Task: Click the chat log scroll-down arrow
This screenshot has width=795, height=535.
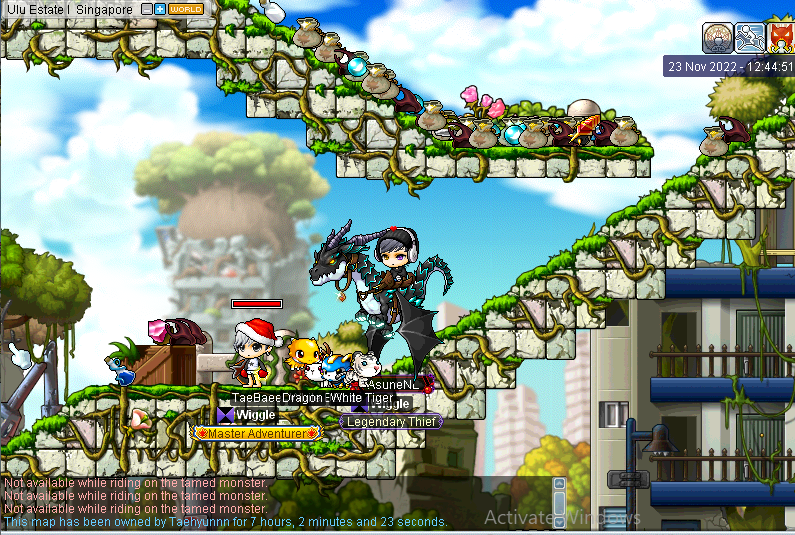Action: pos(559,521)
